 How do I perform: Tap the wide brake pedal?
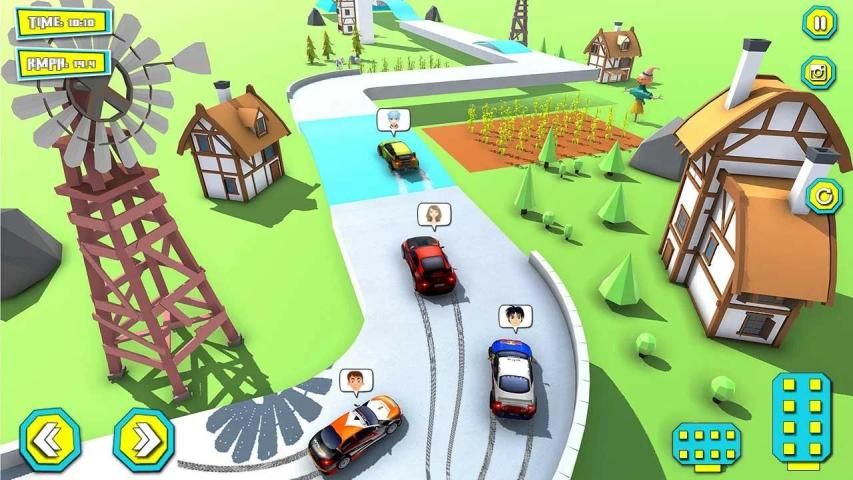pyautogui.click(x=706, y=443)
